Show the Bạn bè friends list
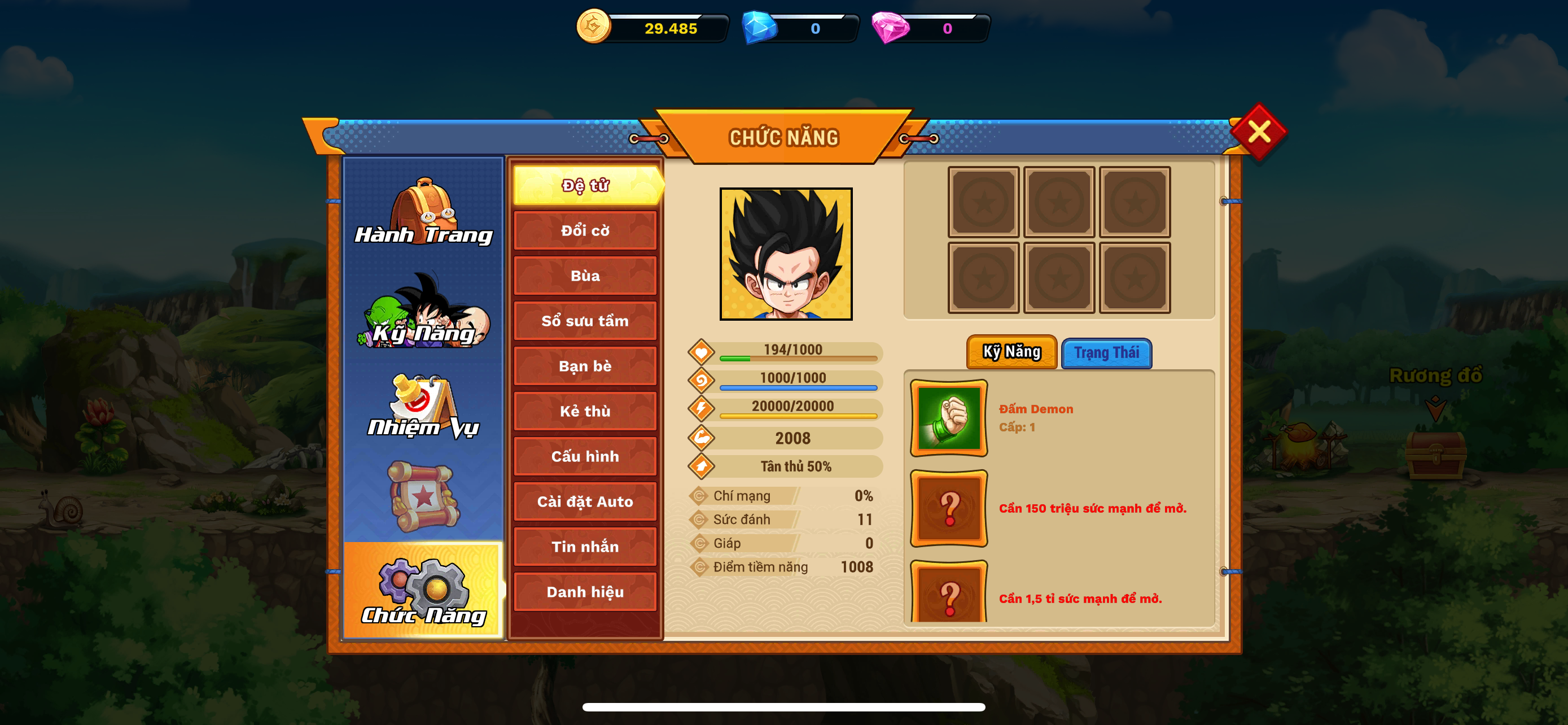1568x725 pixels. 585,366
